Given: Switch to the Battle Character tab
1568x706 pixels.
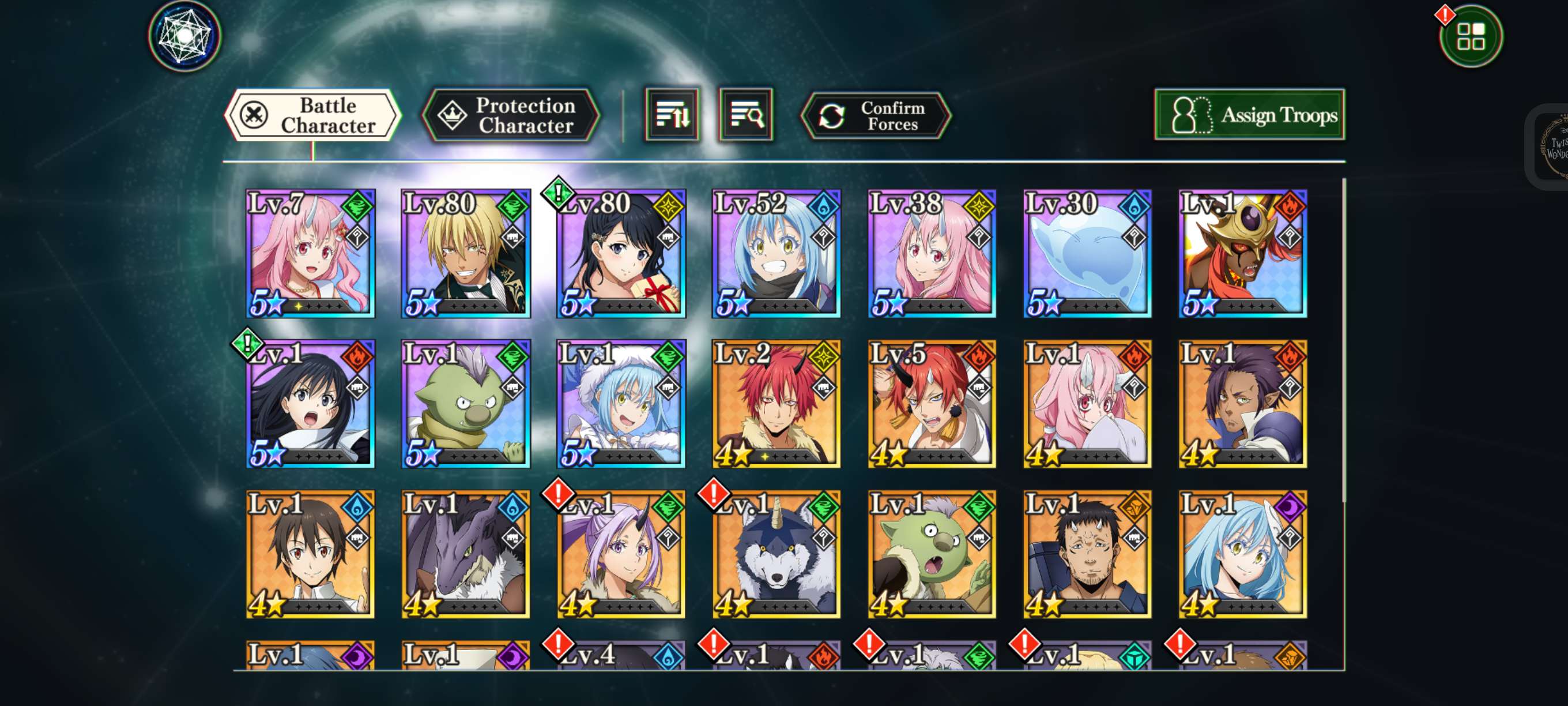Looking at the screenshot, I should click(x=312, y=115).
